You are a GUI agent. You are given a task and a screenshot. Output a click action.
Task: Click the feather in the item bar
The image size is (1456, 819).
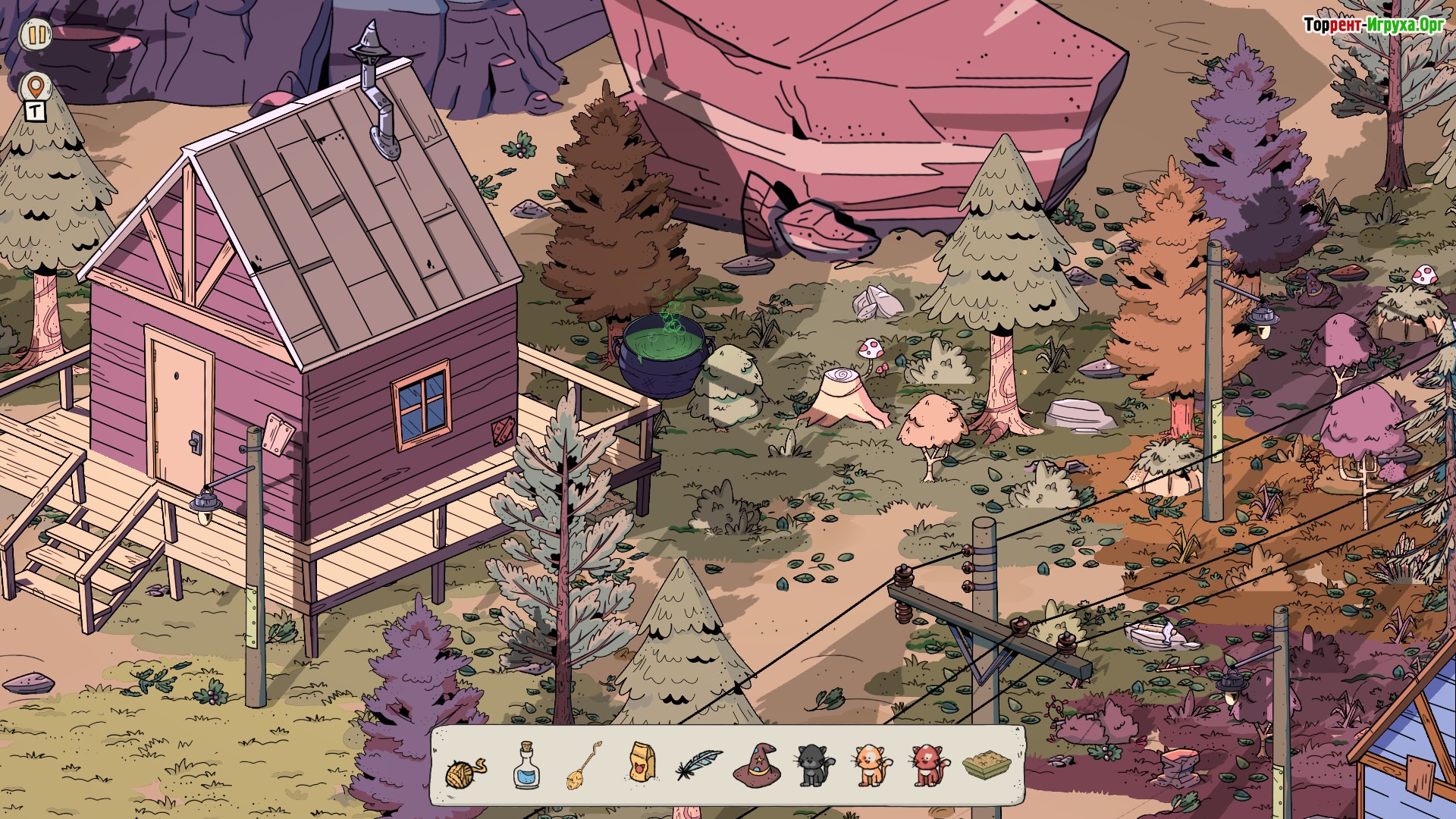click(x=699, y=764)
